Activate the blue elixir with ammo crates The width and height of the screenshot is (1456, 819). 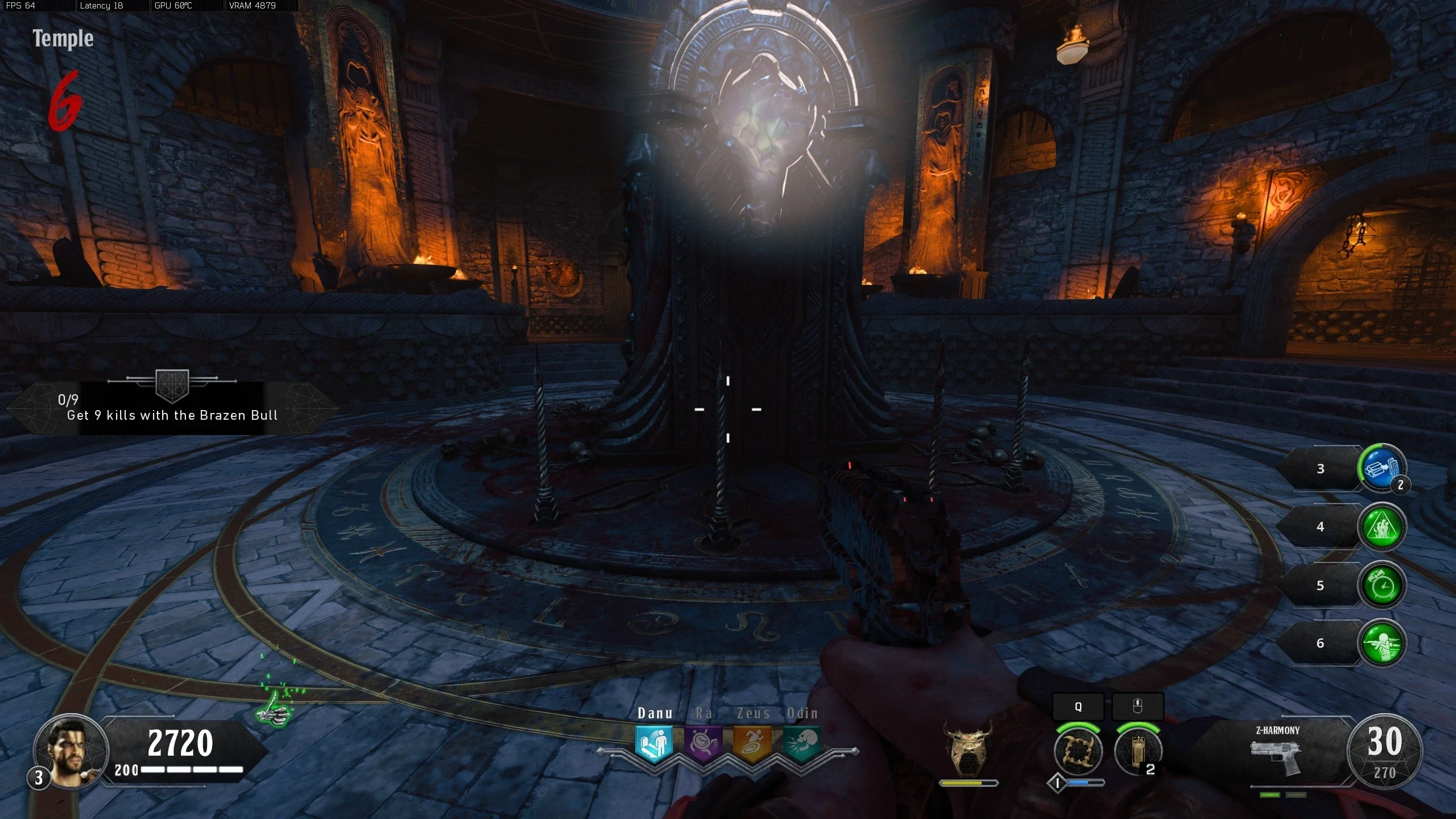[1381, 469]
